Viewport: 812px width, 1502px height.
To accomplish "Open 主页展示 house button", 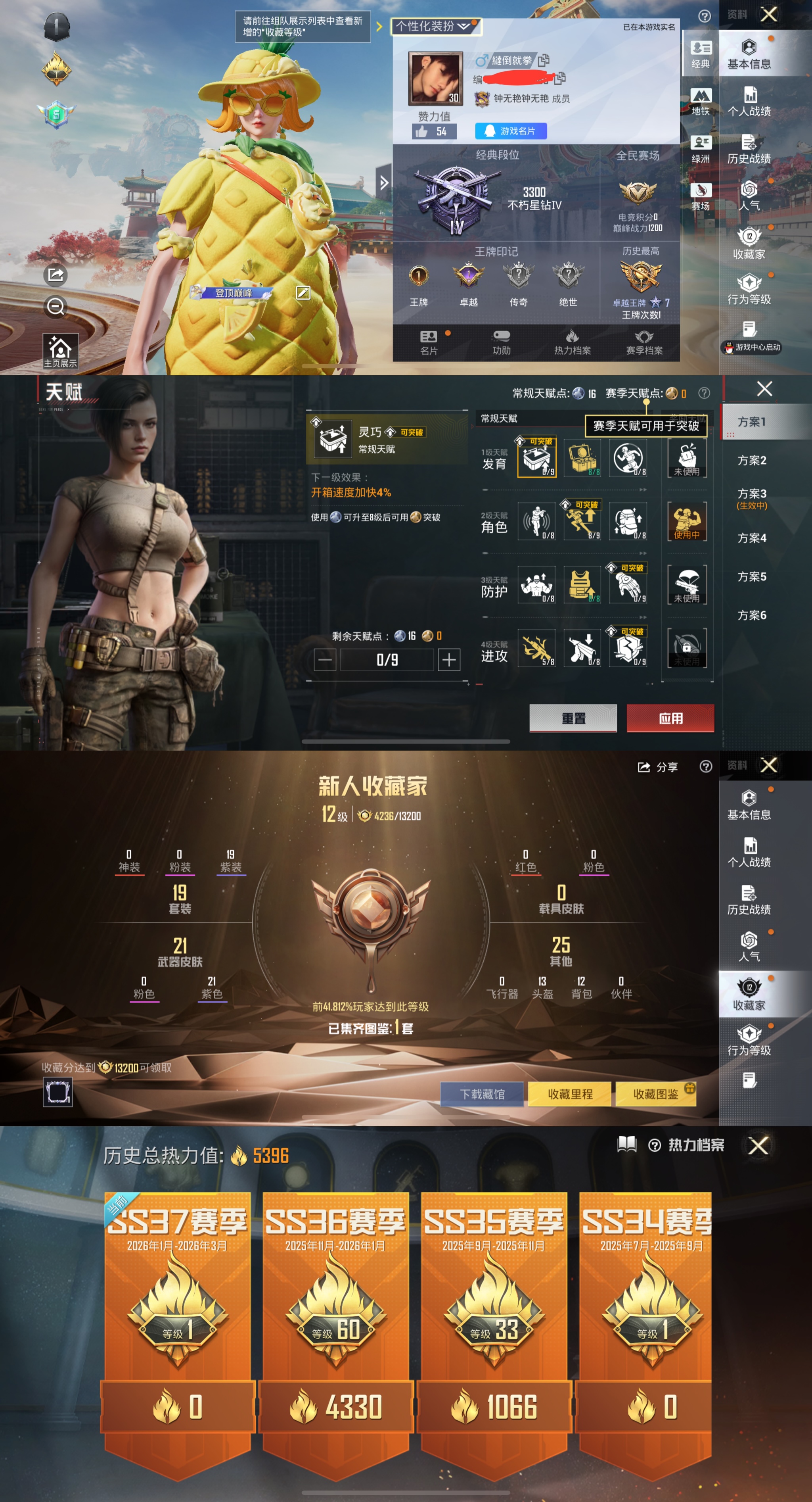I will coord(60,351).
